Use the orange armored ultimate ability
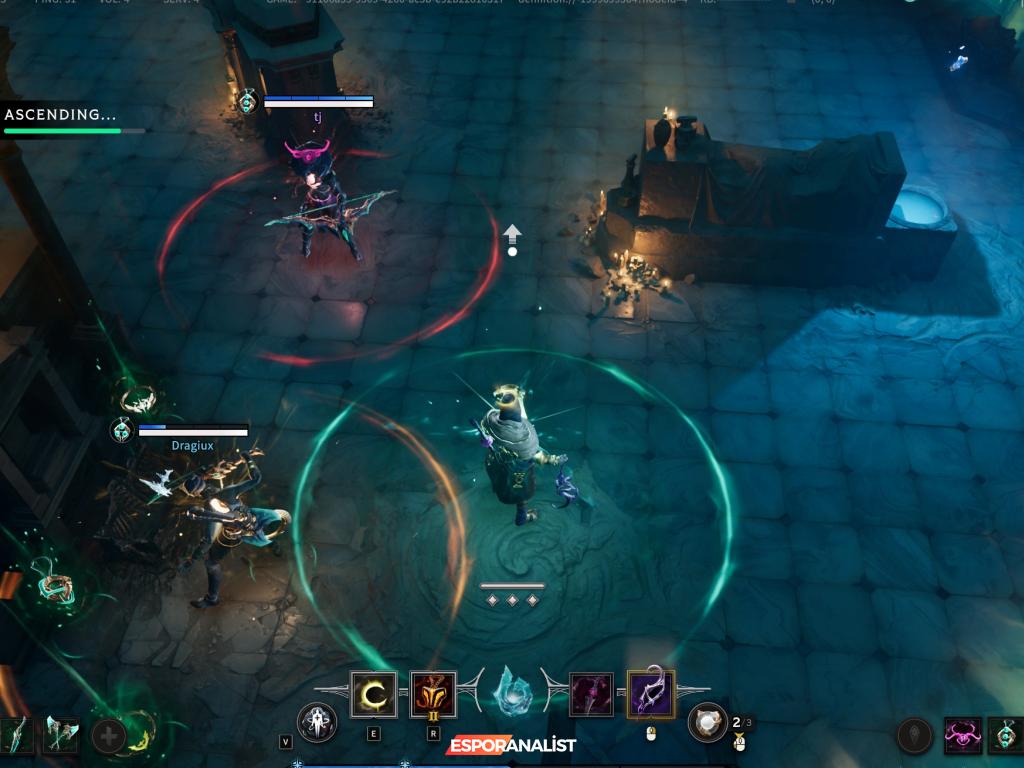This screenshot has height=768, width=1024. [433, 695]
